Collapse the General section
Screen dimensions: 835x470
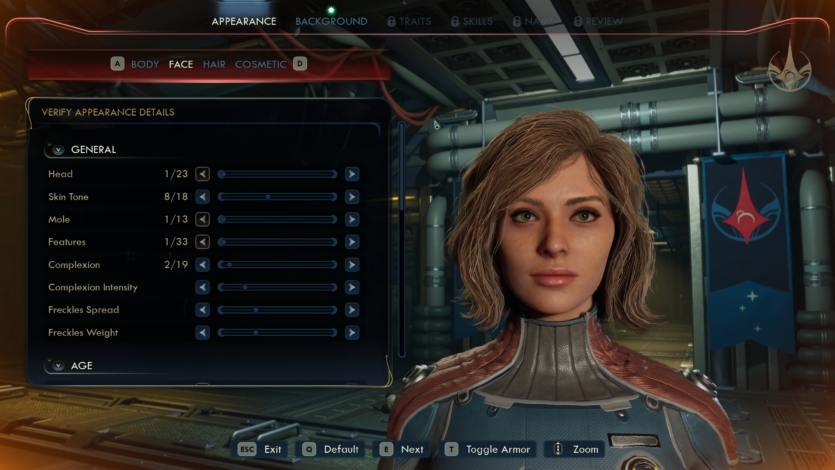[x=58, y=150]
